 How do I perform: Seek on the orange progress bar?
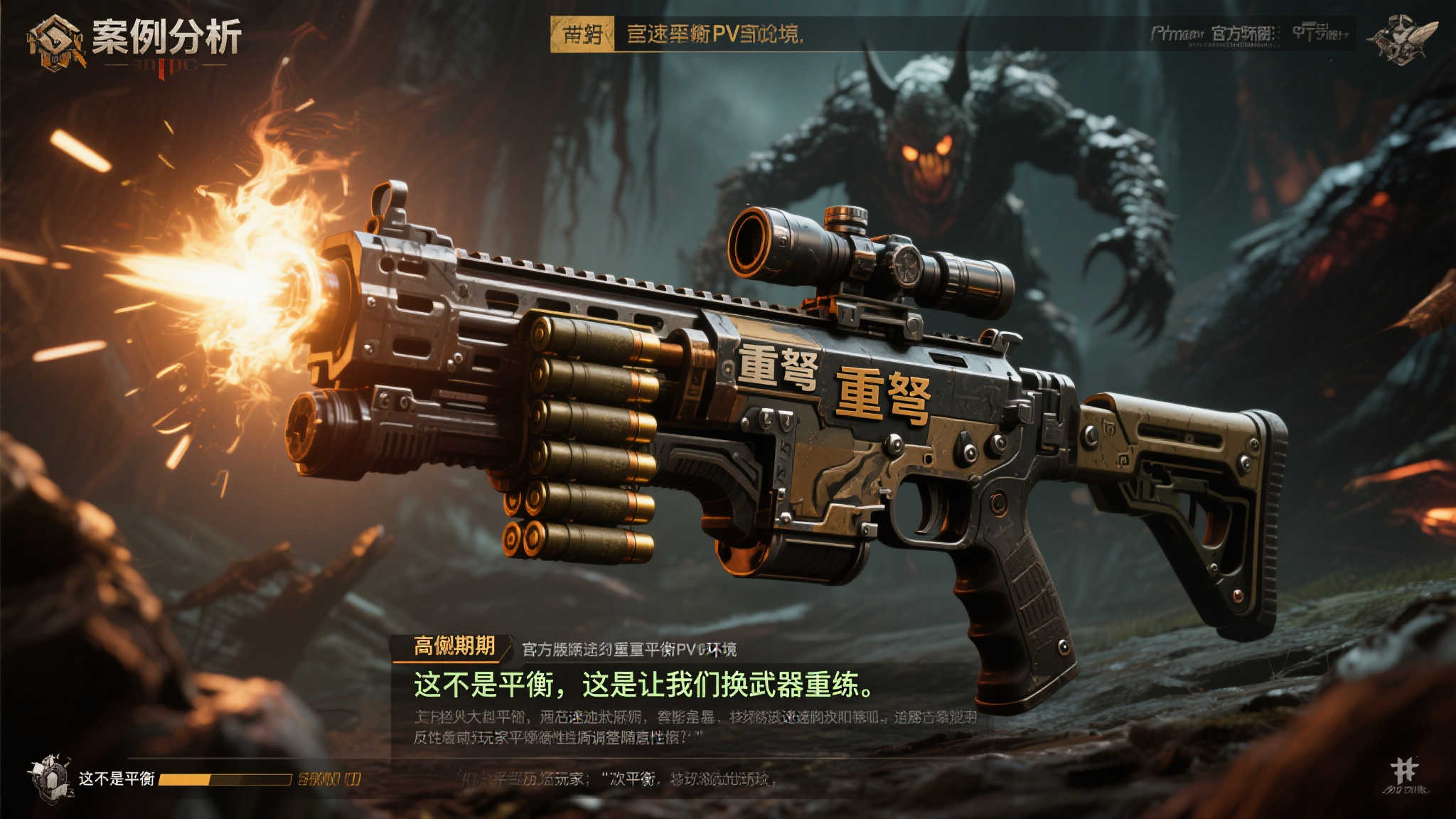(x=225, y=780)
